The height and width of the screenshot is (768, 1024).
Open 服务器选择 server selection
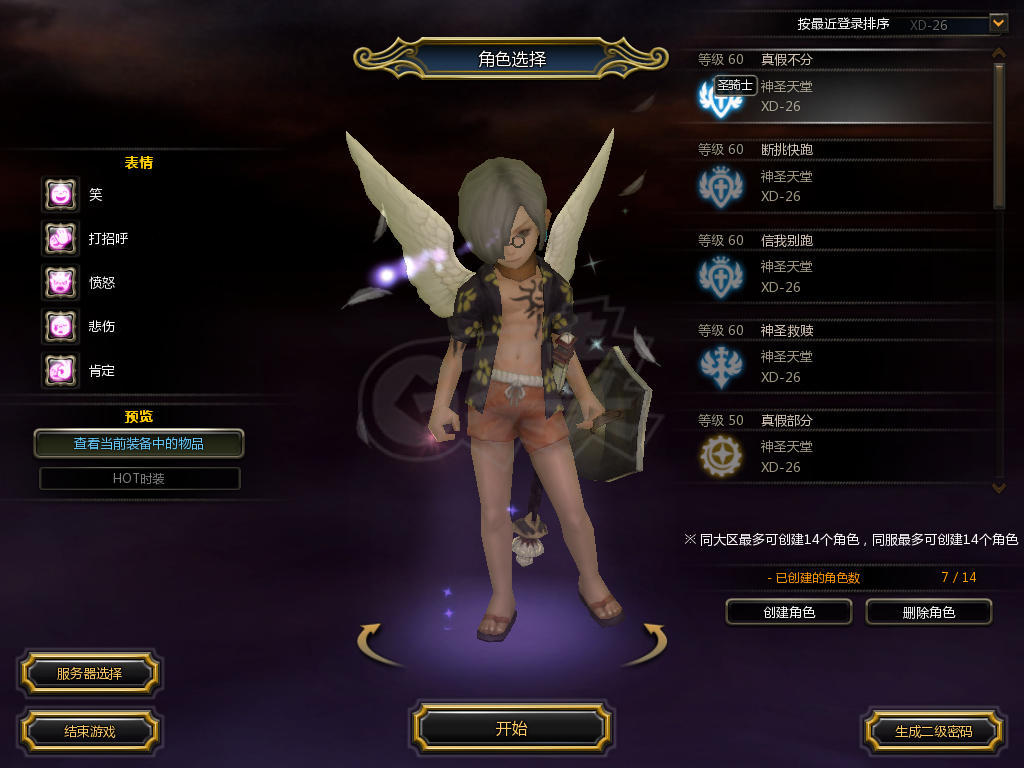point(89,673)
